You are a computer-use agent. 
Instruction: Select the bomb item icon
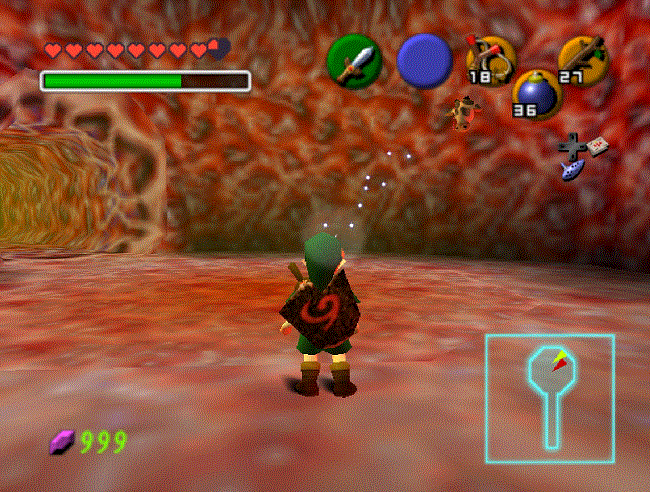tap(536, 94)
